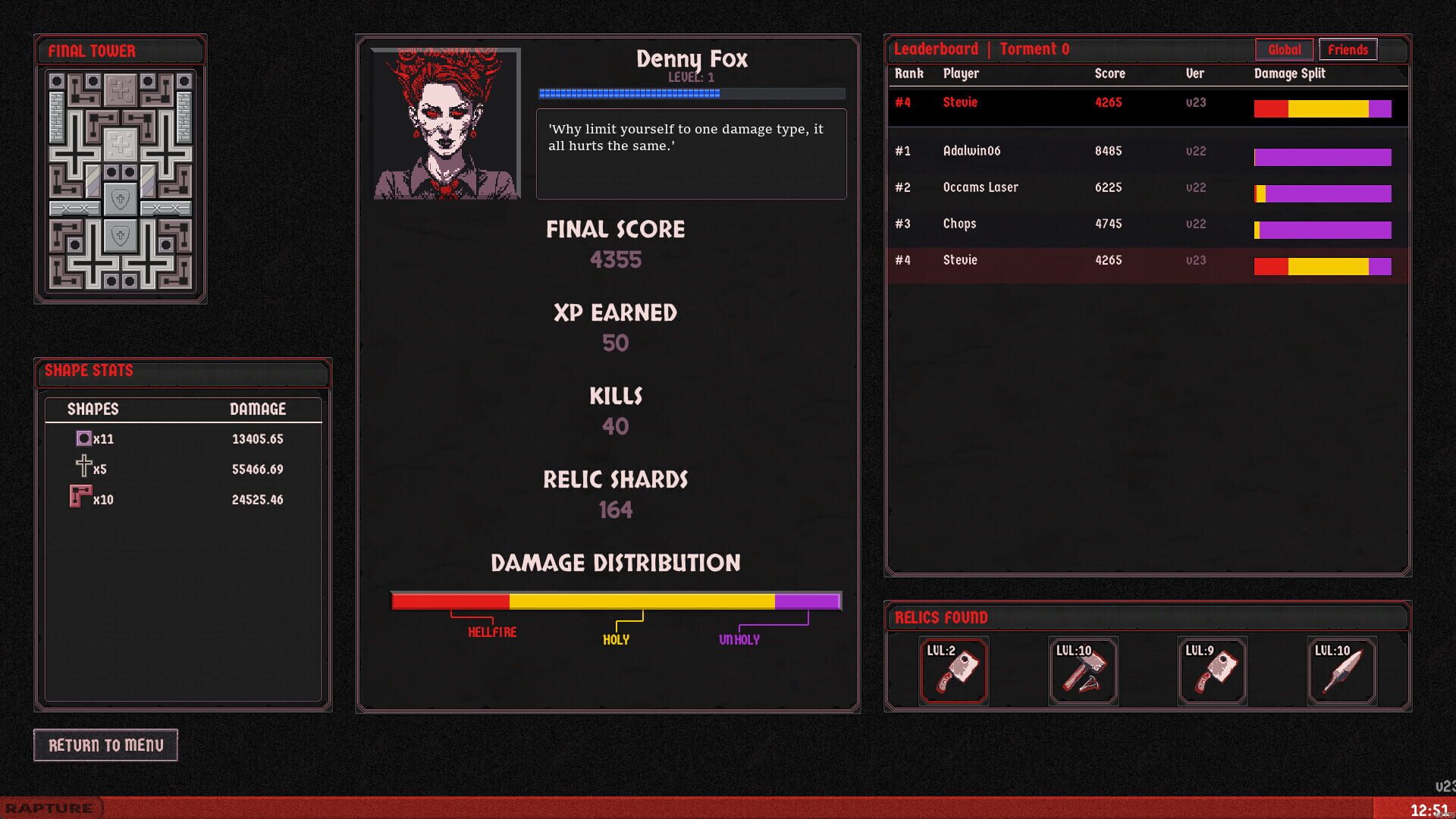Click the Leaderboard | Torment 0 title bar
The width and height of the screenshot is (1456, 819).
pos(980,49)
